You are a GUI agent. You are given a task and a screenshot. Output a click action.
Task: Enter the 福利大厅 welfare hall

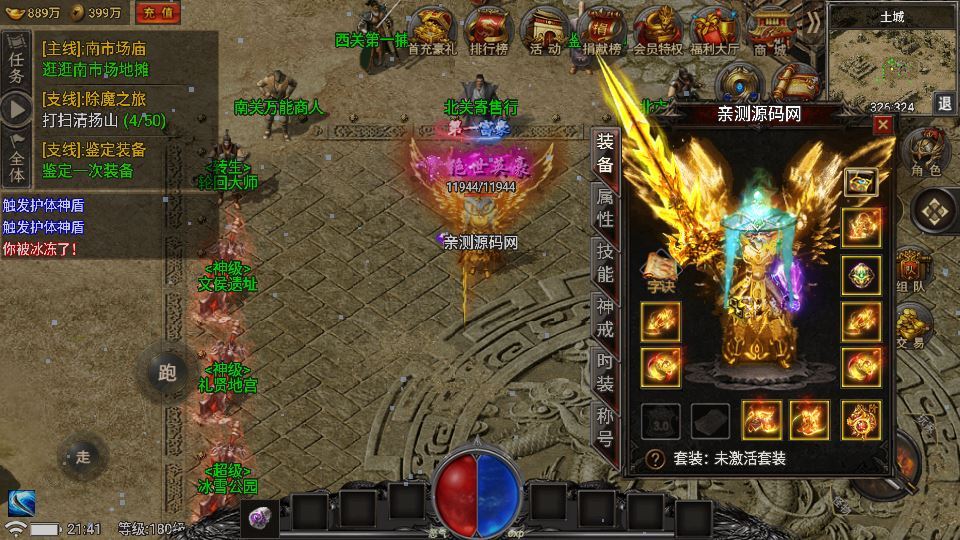tap(714, 30)
